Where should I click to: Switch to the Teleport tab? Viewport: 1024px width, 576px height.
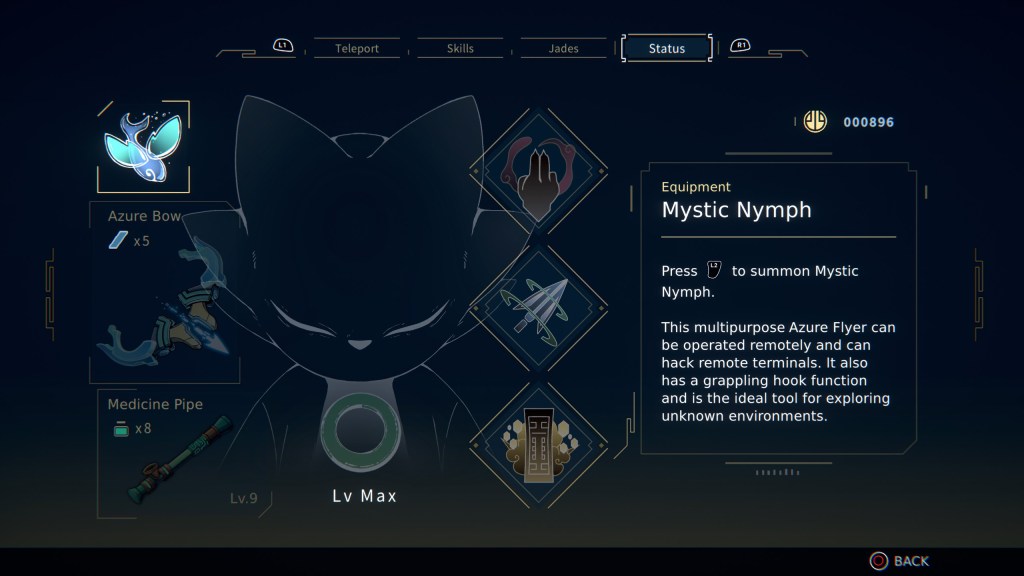click(357, 48)
